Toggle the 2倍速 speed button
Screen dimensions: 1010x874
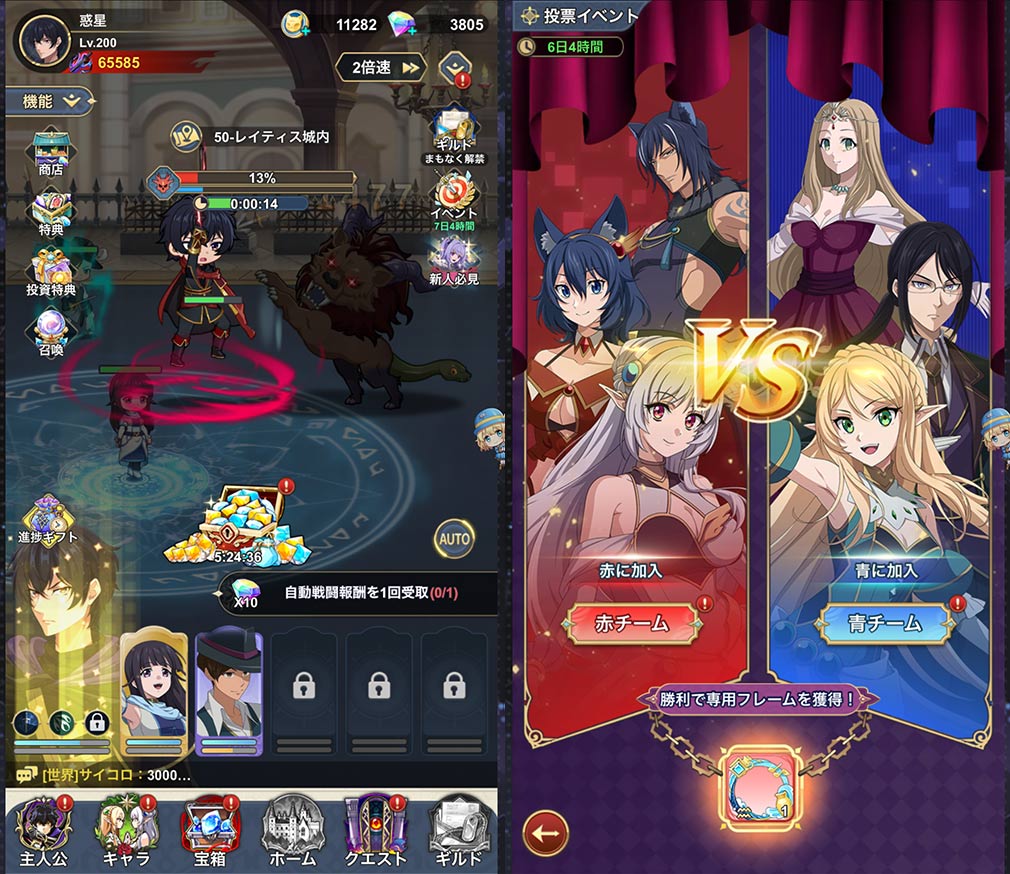click(x=380, y=67)
